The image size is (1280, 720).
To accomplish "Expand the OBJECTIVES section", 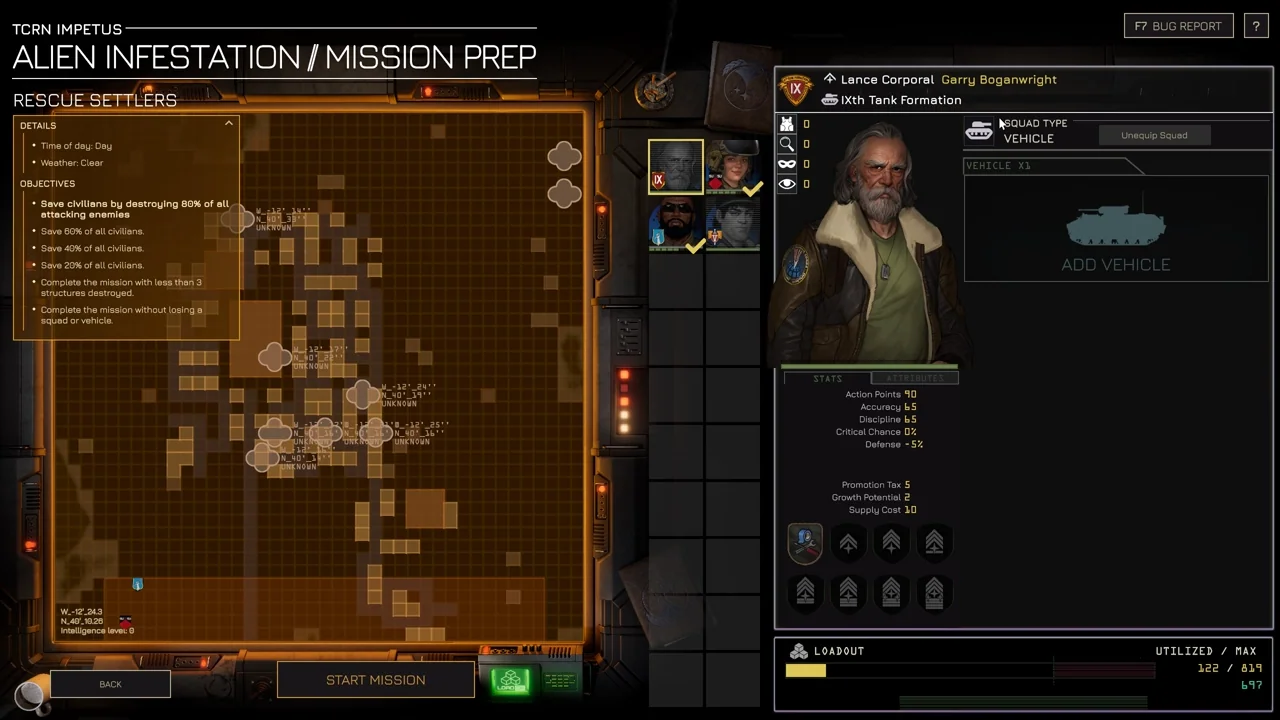I will click(47, 183).
